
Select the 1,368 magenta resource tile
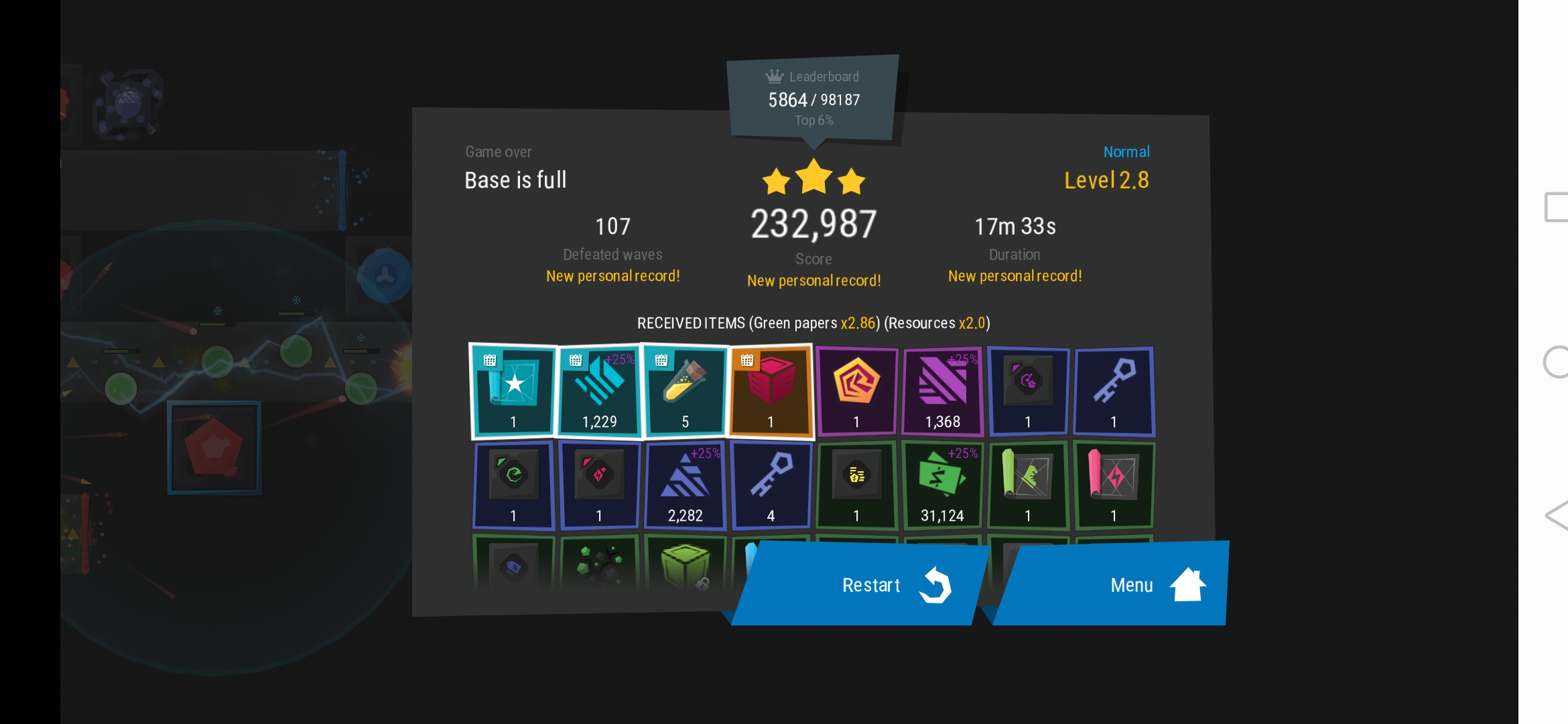tap(942, 391)
